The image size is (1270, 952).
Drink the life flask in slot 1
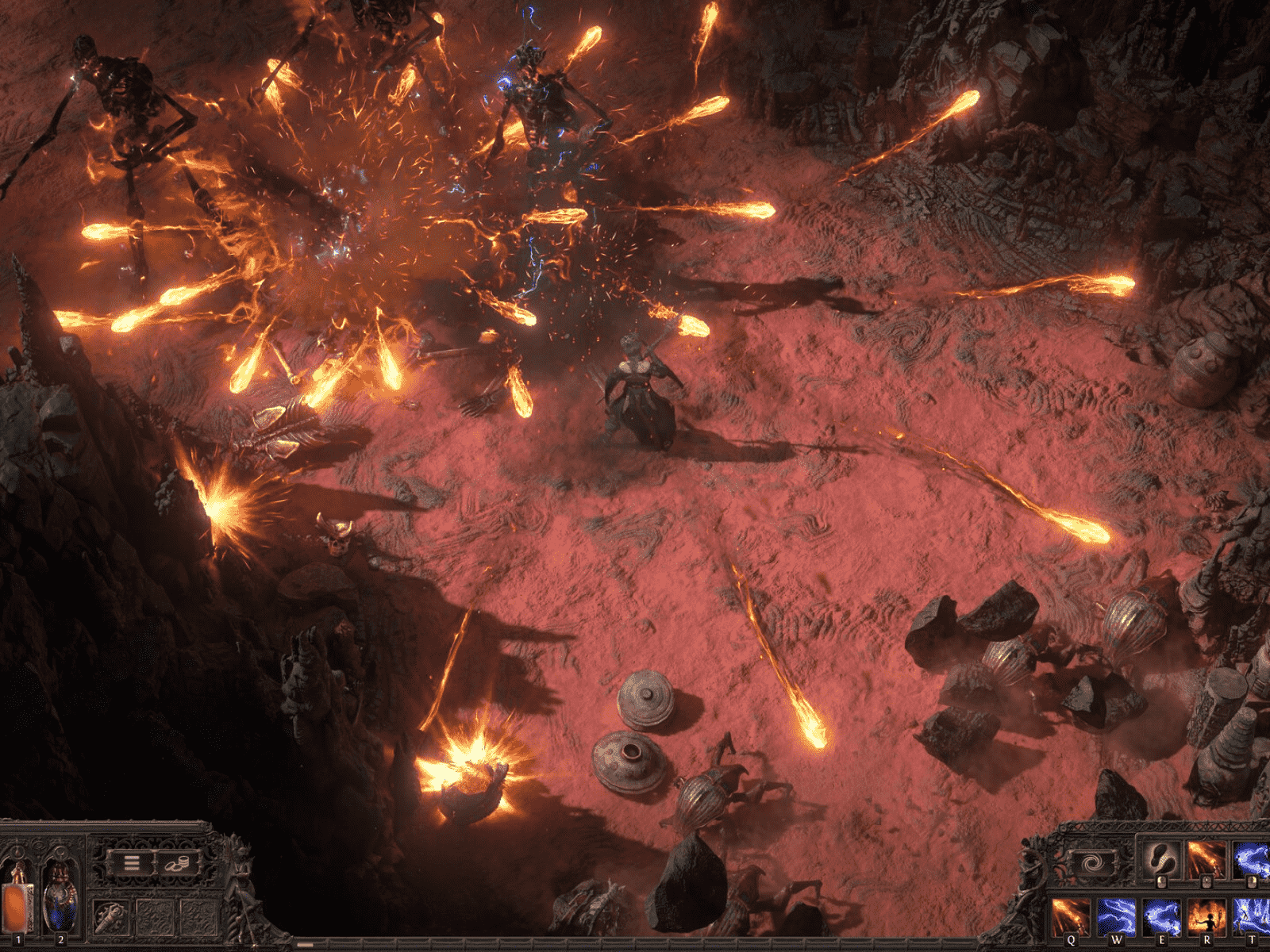[17, 904]
